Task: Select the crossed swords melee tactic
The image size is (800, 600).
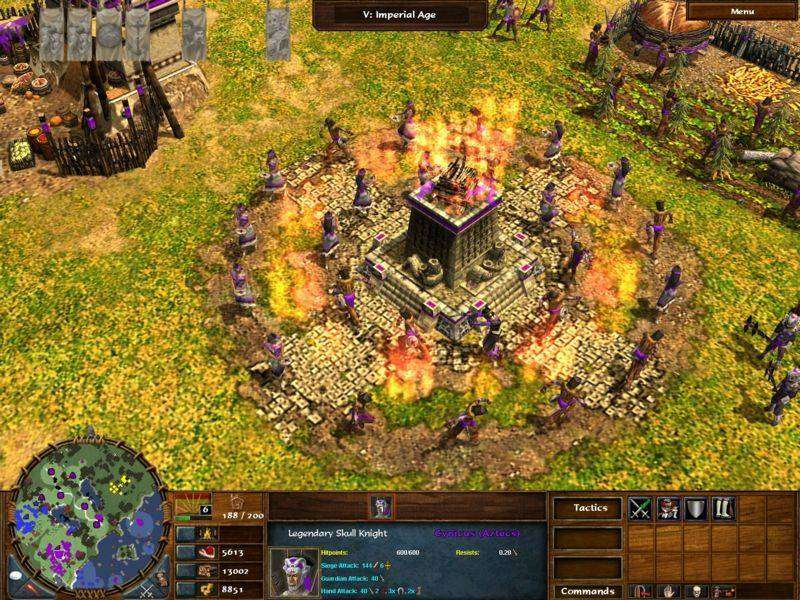Action: 640,509
